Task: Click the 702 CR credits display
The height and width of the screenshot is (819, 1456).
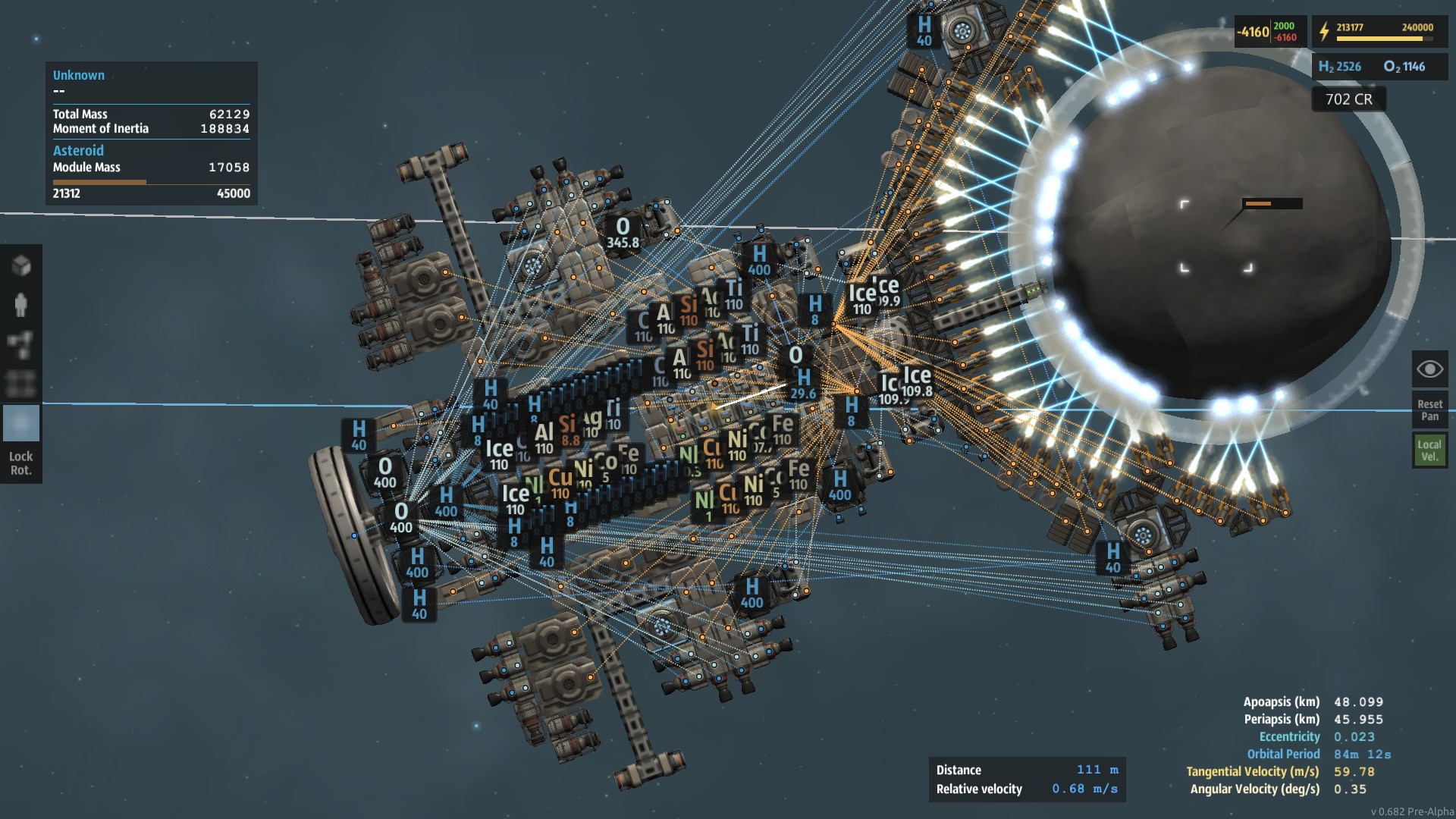Action: (1348, 99)
